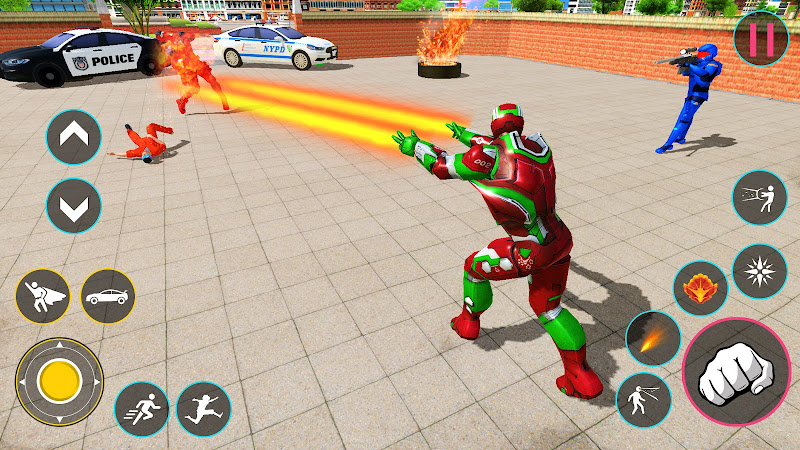
Task: Activate the caped superhero flying mode
Action: pos(43,296)
